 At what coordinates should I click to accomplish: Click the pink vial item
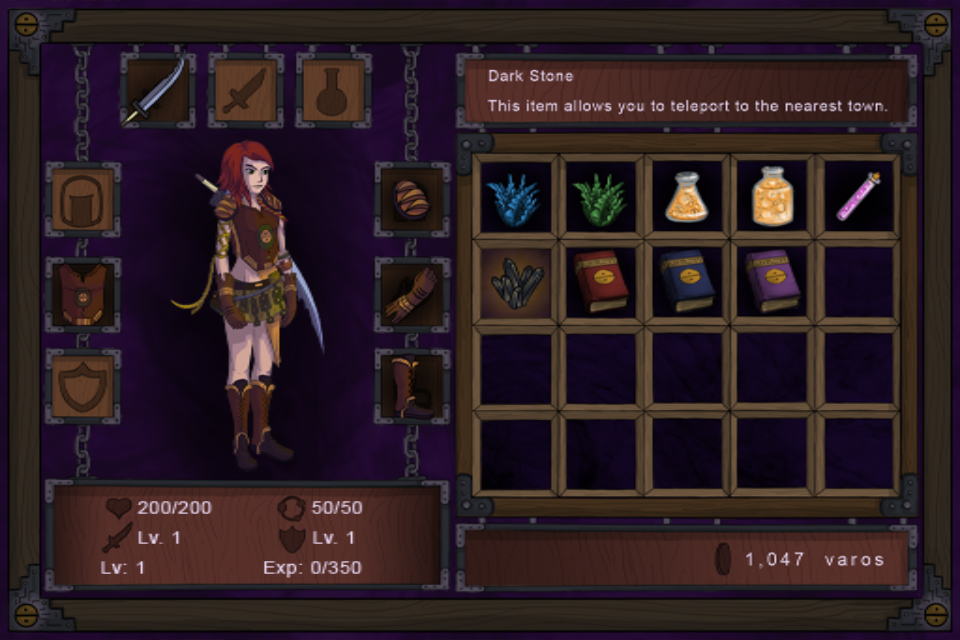[858, 197]
